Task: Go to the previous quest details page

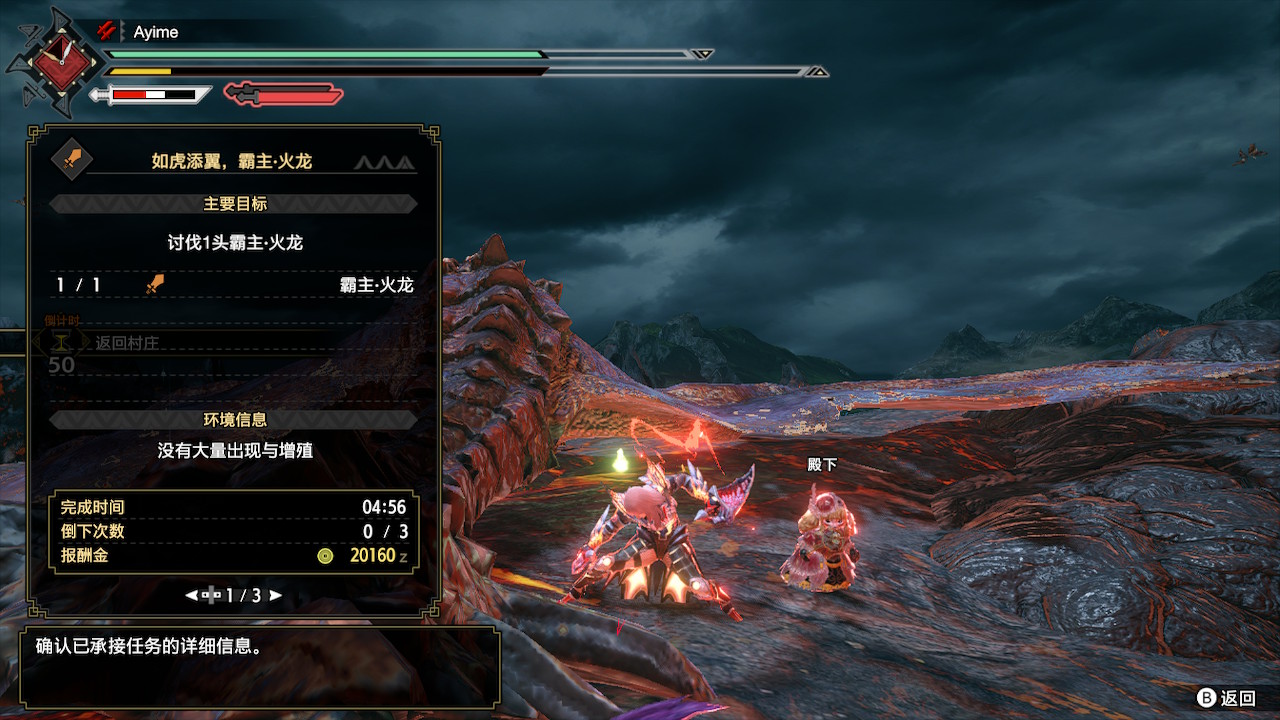Action: tap(191, 595)
